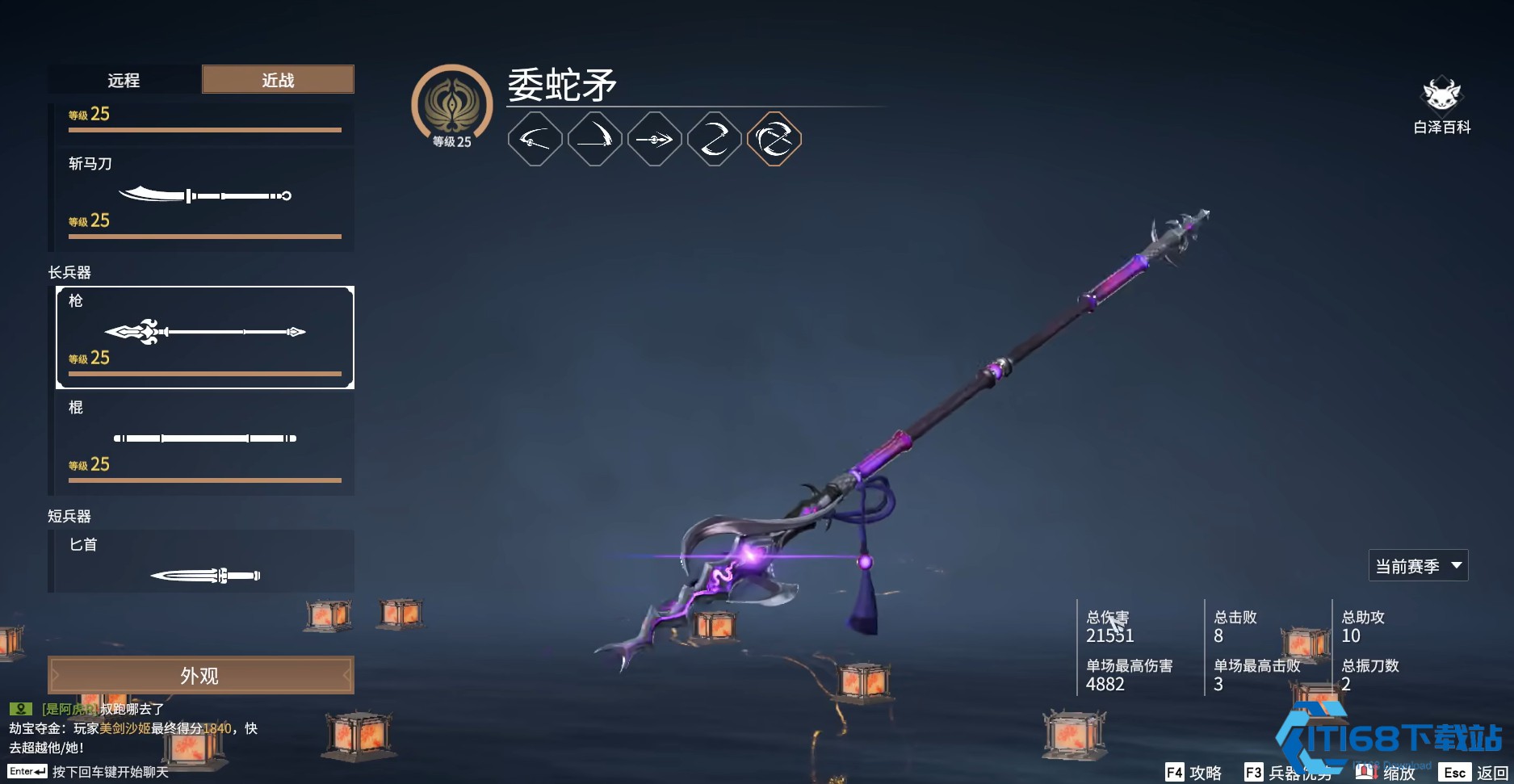Click the chat box to start chatting
The width and height of the screenshot is (1514, 784).
click(x=110, y=772)
